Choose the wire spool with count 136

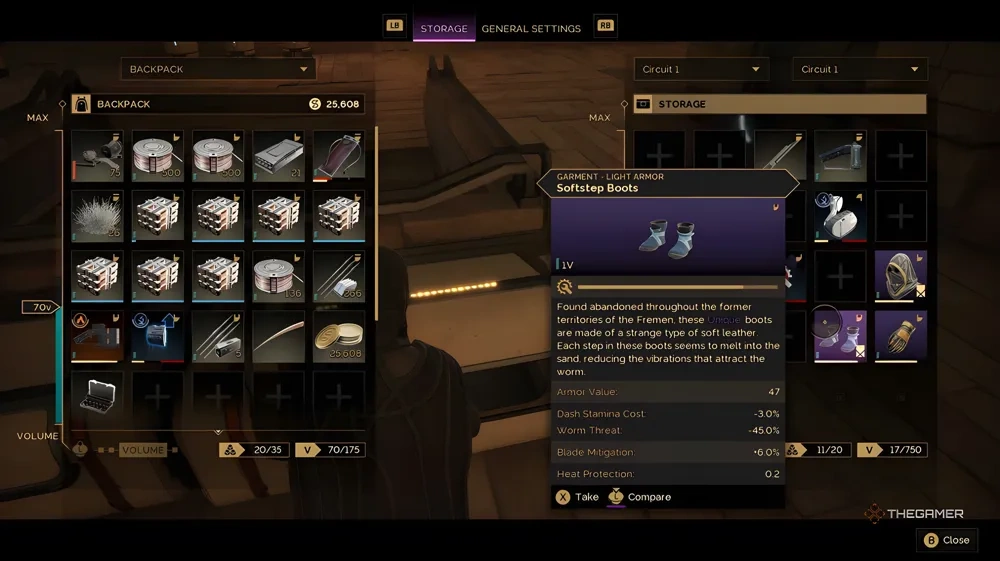tap(278, 276)
